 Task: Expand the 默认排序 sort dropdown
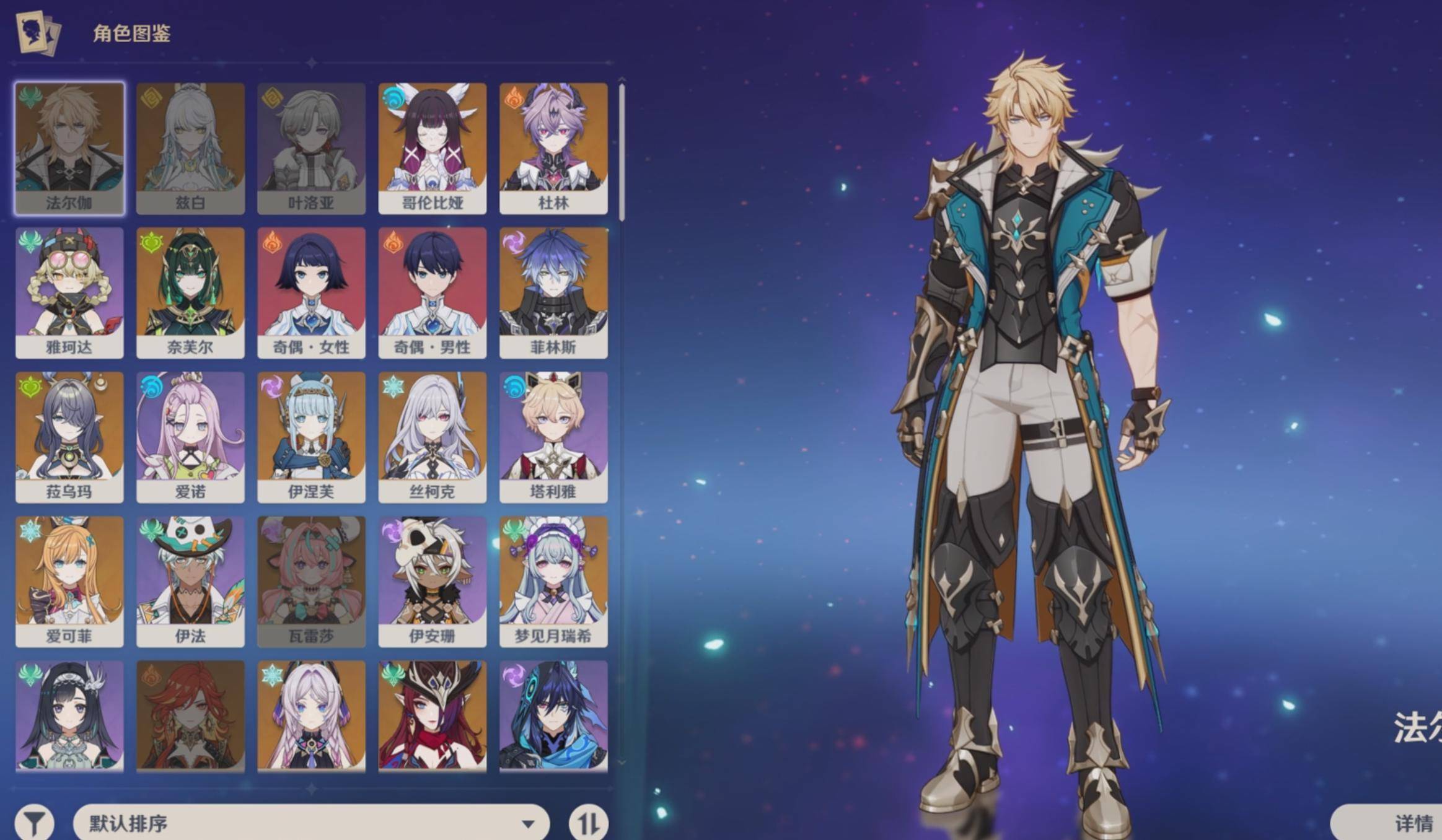pos(311,823)
